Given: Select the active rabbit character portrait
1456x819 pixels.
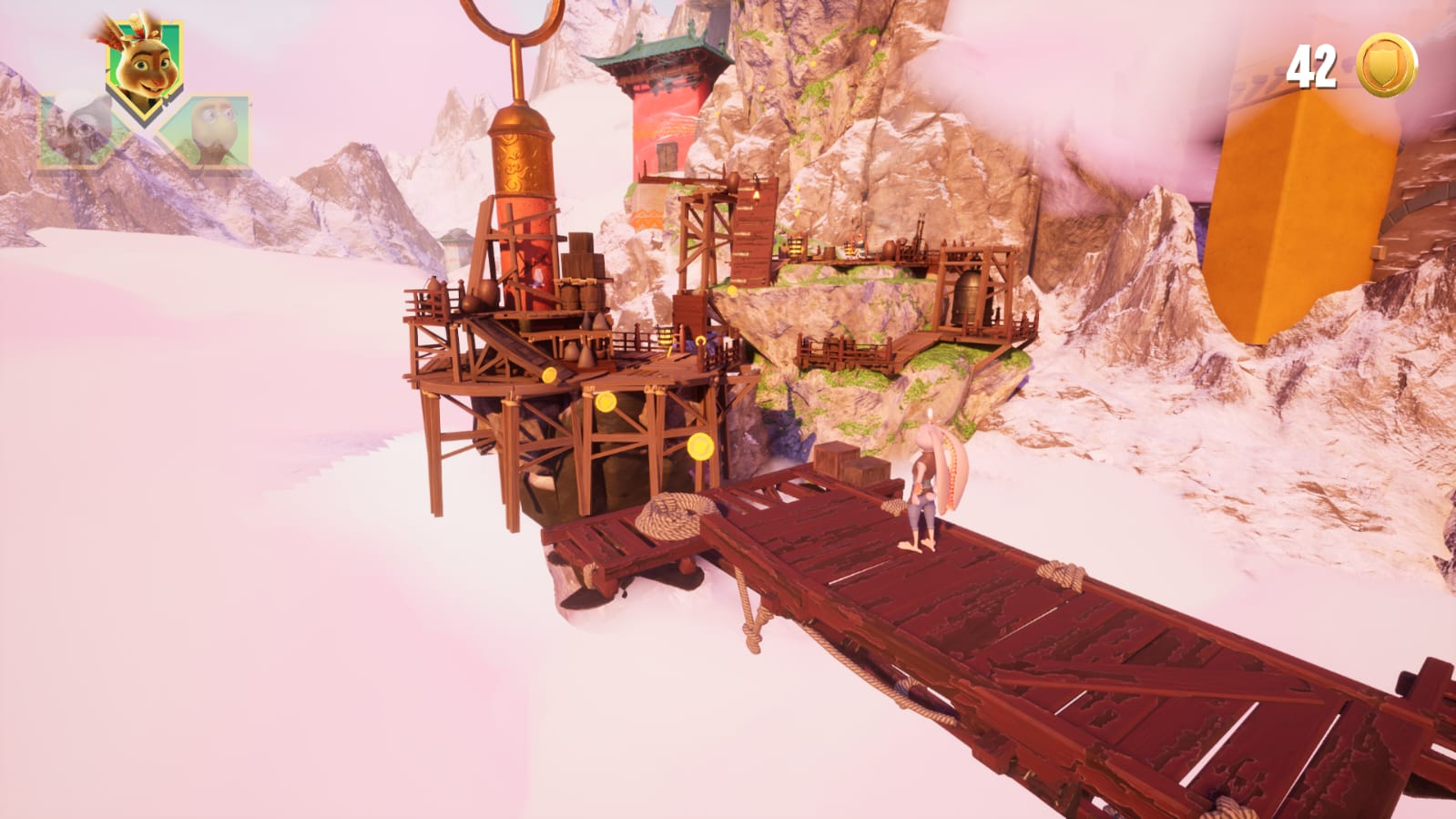Looking at the screenshot, I should click(x=143, y=62).
